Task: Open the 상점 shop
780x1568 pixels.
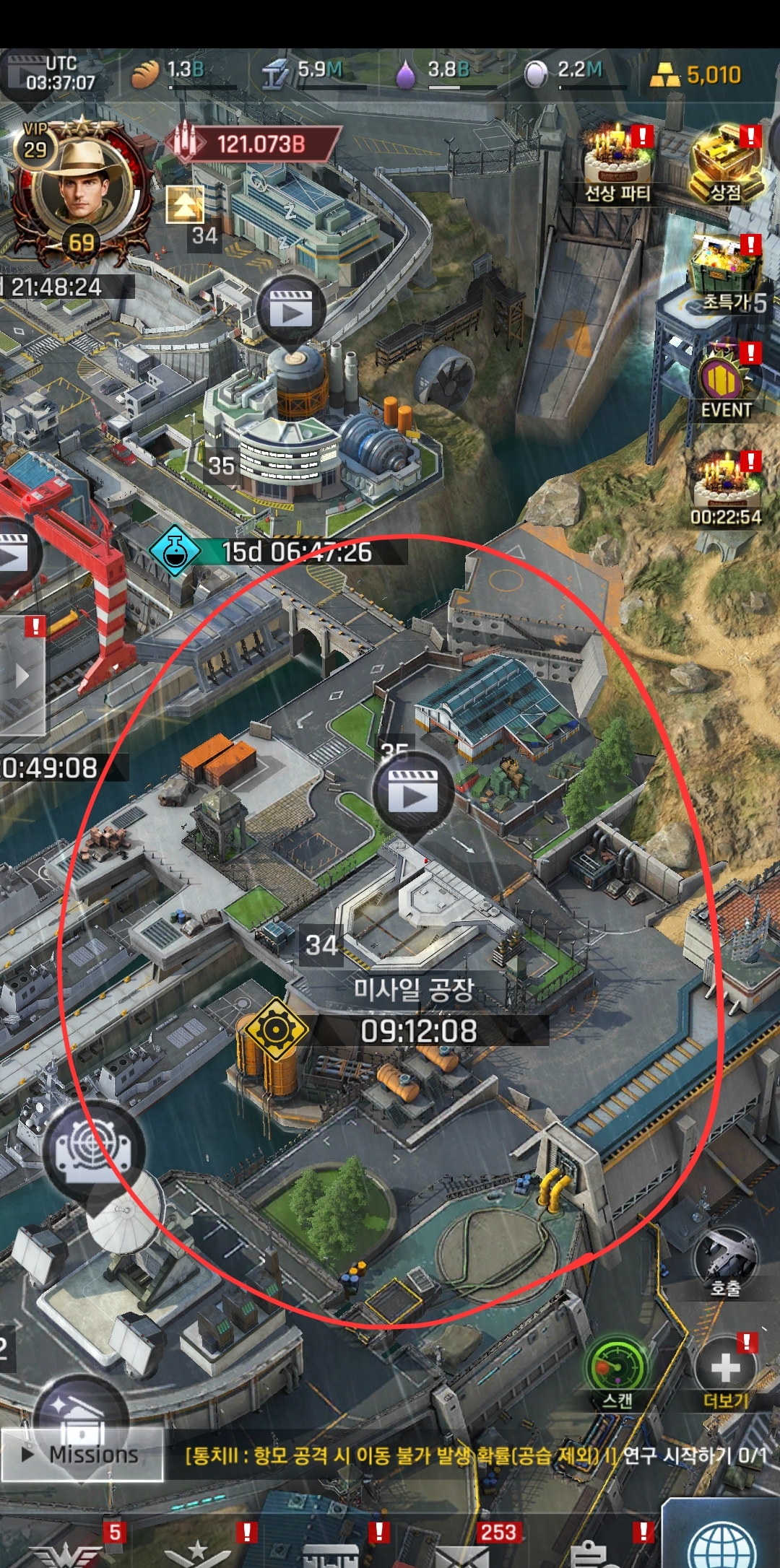Action: (726, 162)
